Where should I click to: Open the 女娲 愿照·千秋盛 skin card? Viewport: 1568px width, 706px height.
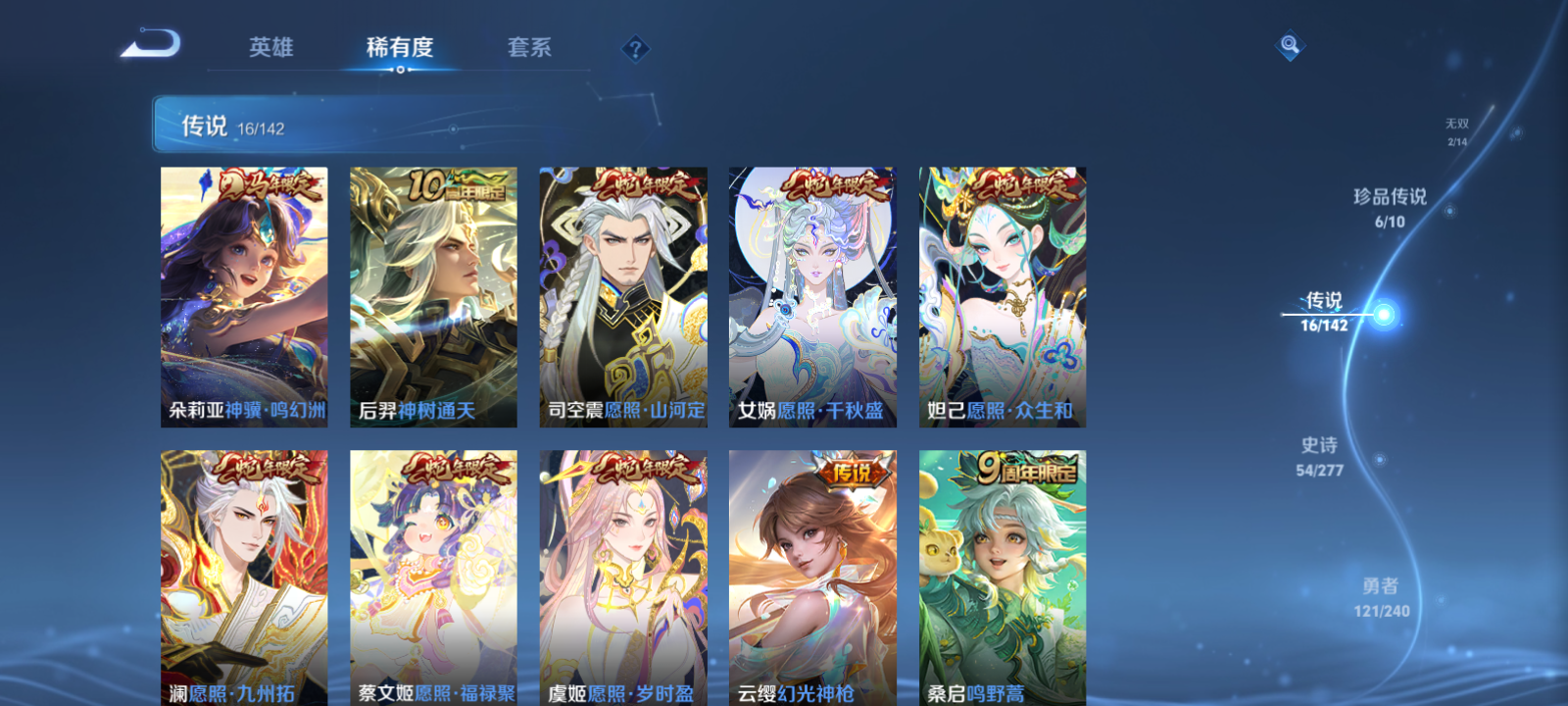pyautogui.click(x=812, y=297)
